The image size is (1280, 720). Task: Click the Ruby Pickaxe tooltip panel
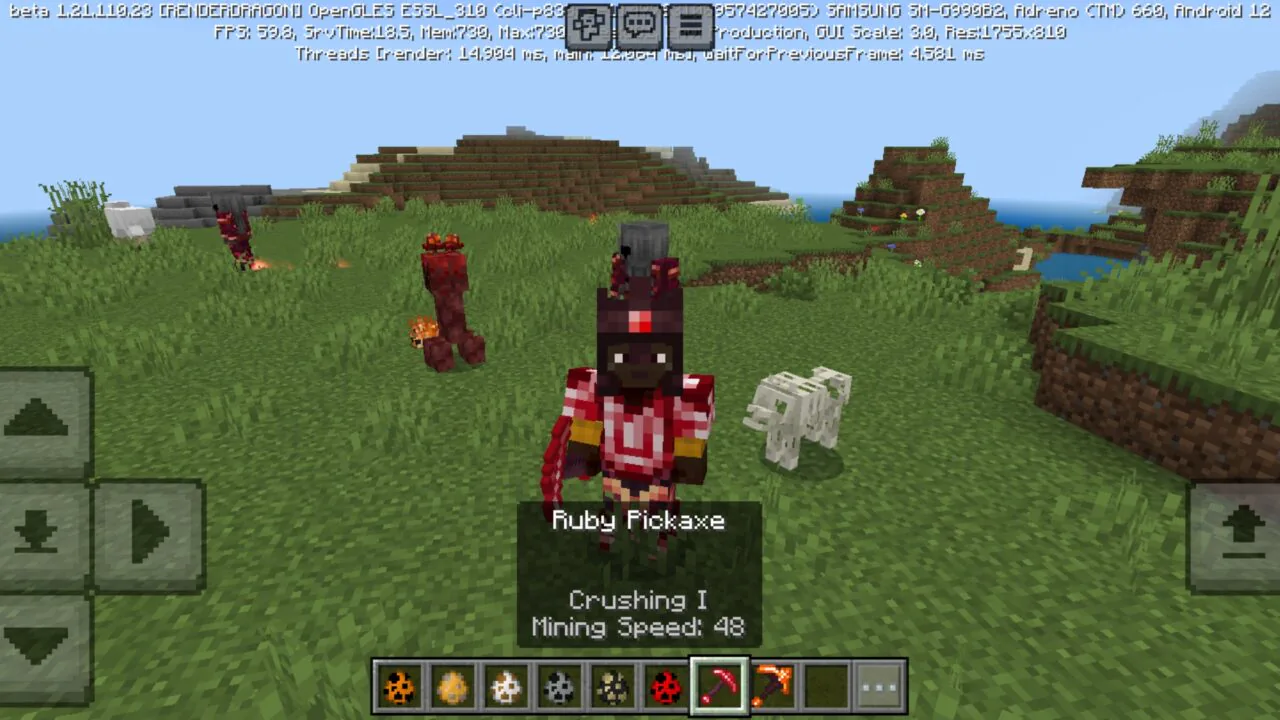pos(638,573)
